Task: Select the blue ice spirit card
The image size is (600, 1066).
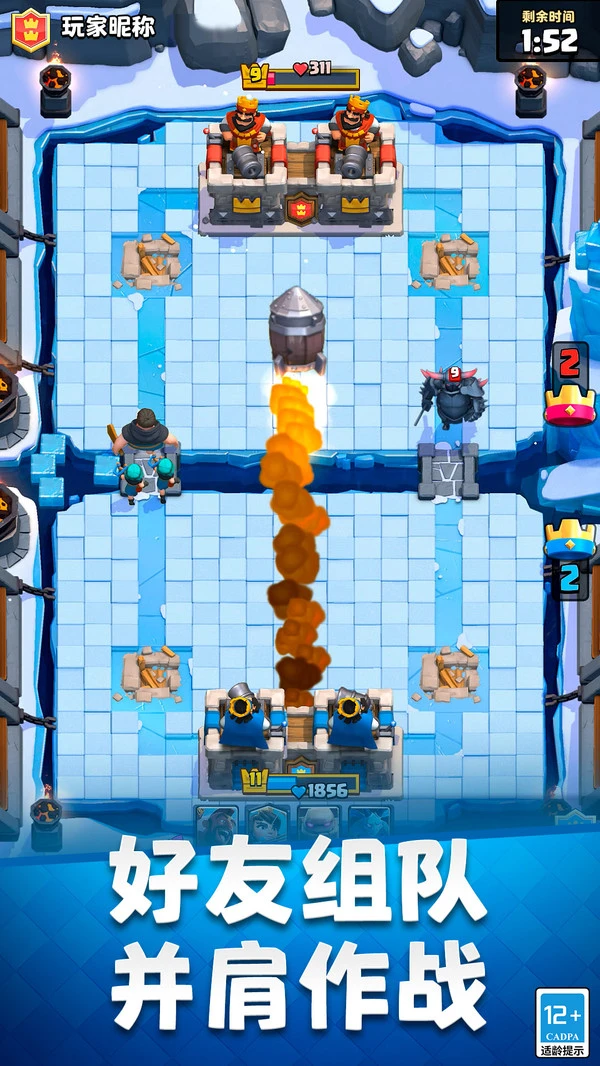Action: tap(370, 824)
